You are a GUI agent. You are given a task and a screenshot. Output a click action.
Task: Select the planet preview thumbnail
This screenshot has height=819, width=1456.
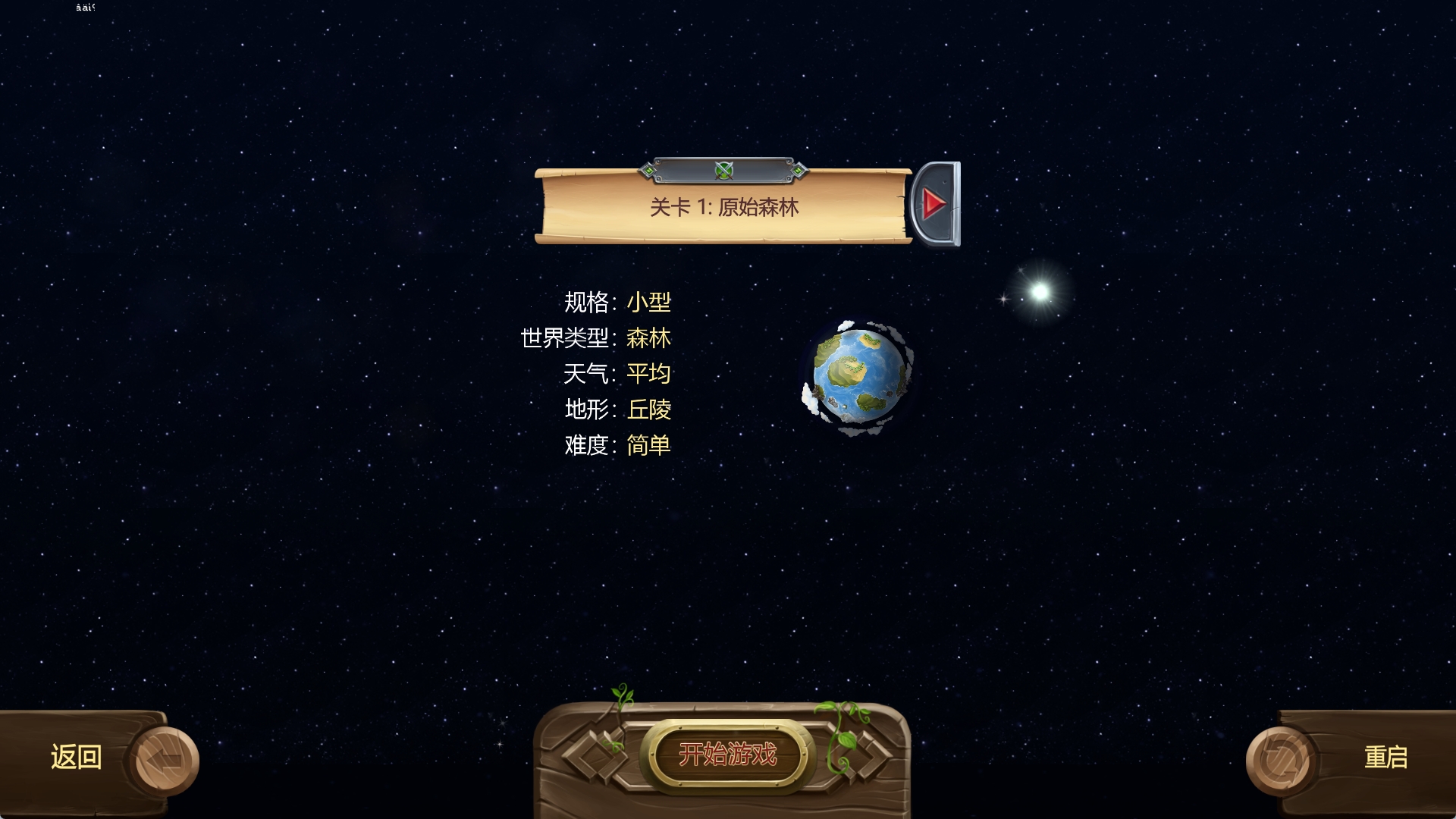click(859, 376)
